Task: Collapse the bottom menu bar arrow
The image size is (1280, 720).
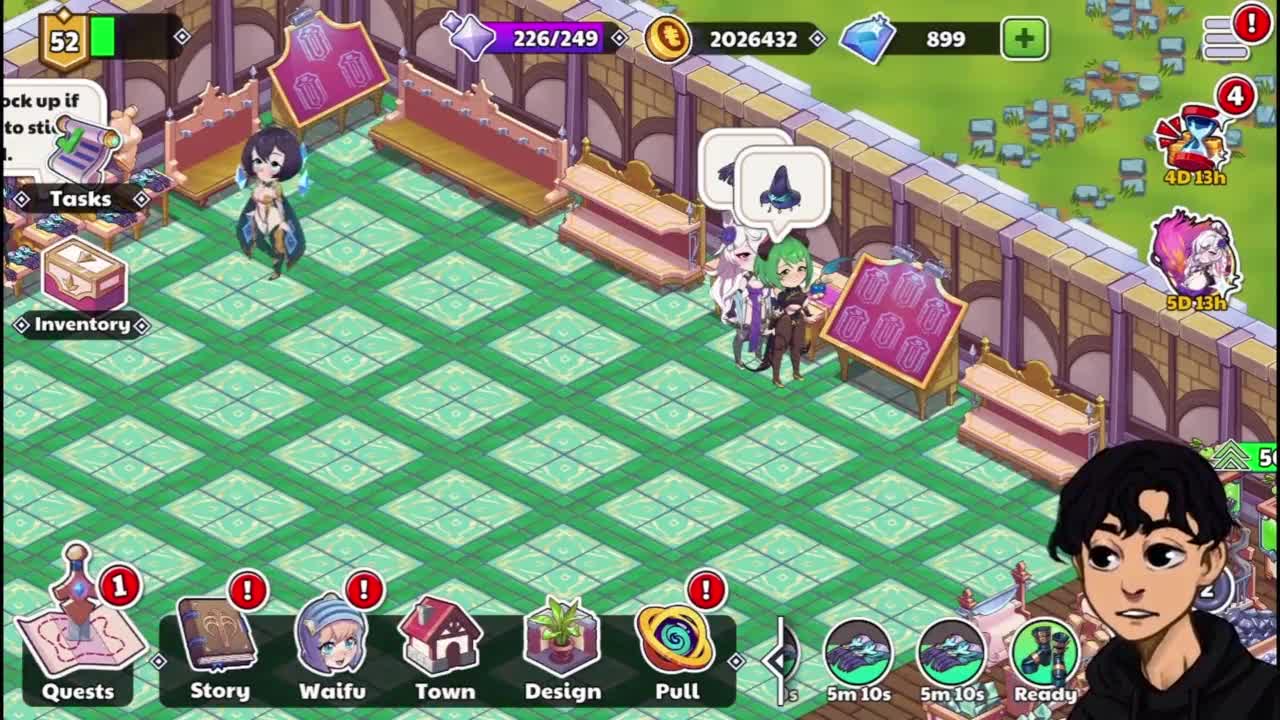Action: 777,659
